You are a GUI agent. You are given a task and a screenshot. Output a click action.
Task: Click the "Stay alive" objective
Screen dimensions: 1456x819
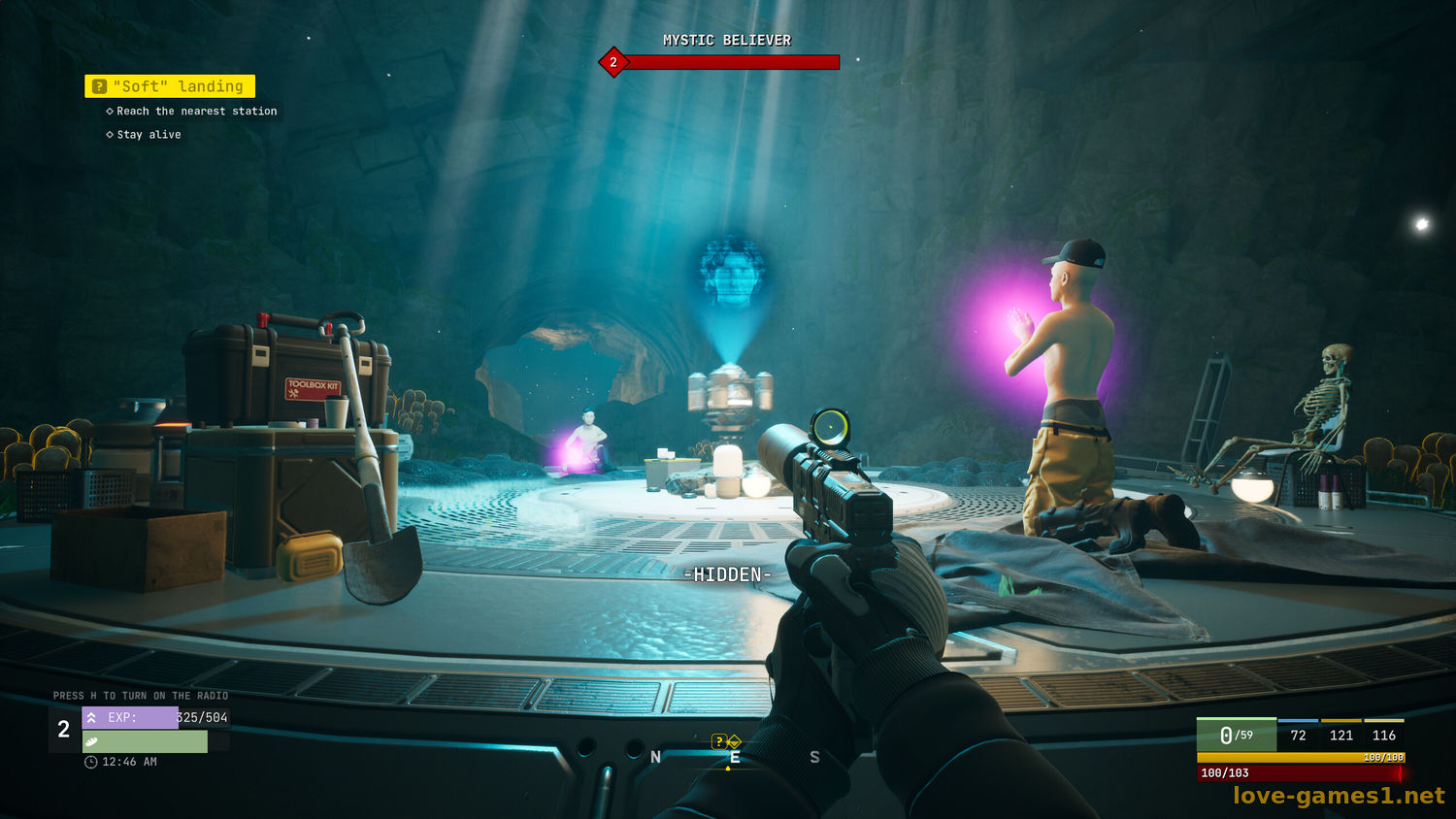149,135
